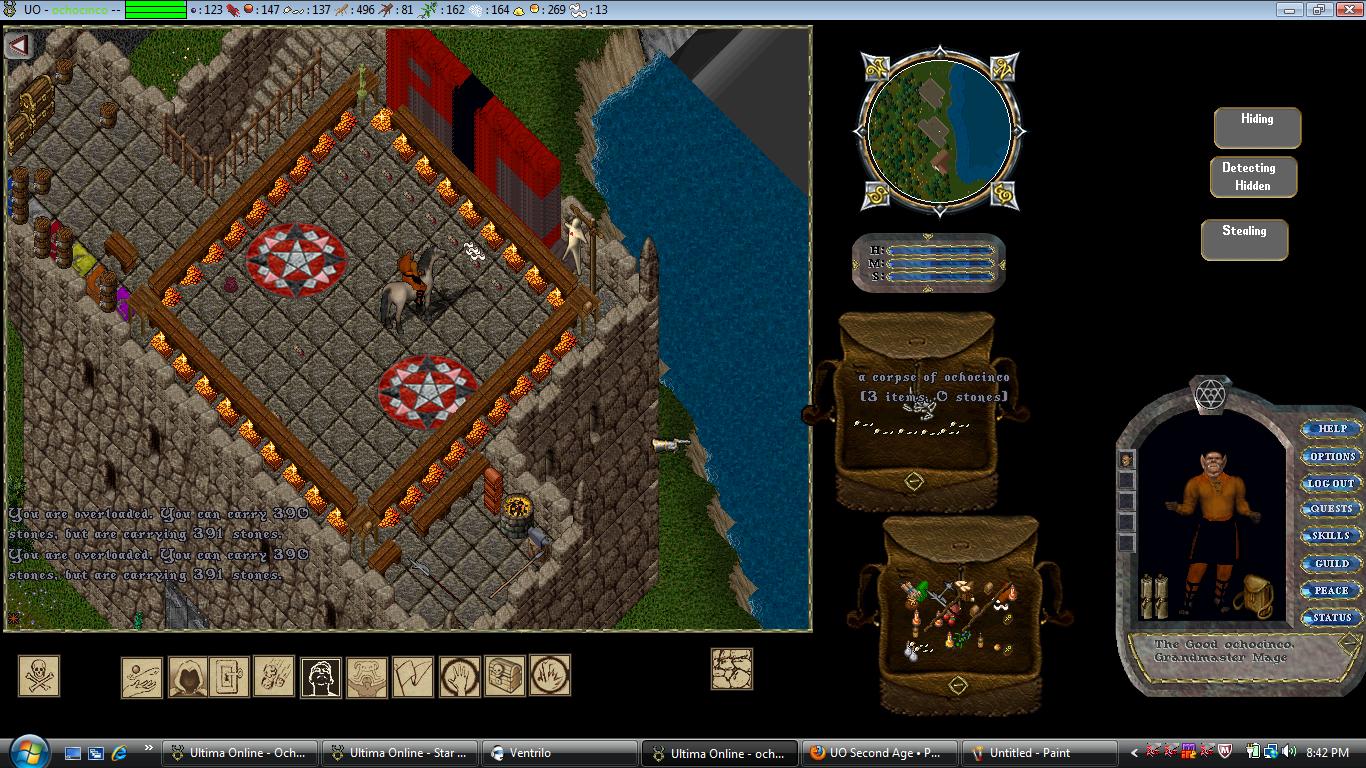Activate the Detecting Hidden skill button
Screen dimensions: 1366x768
click(1253, 177)
